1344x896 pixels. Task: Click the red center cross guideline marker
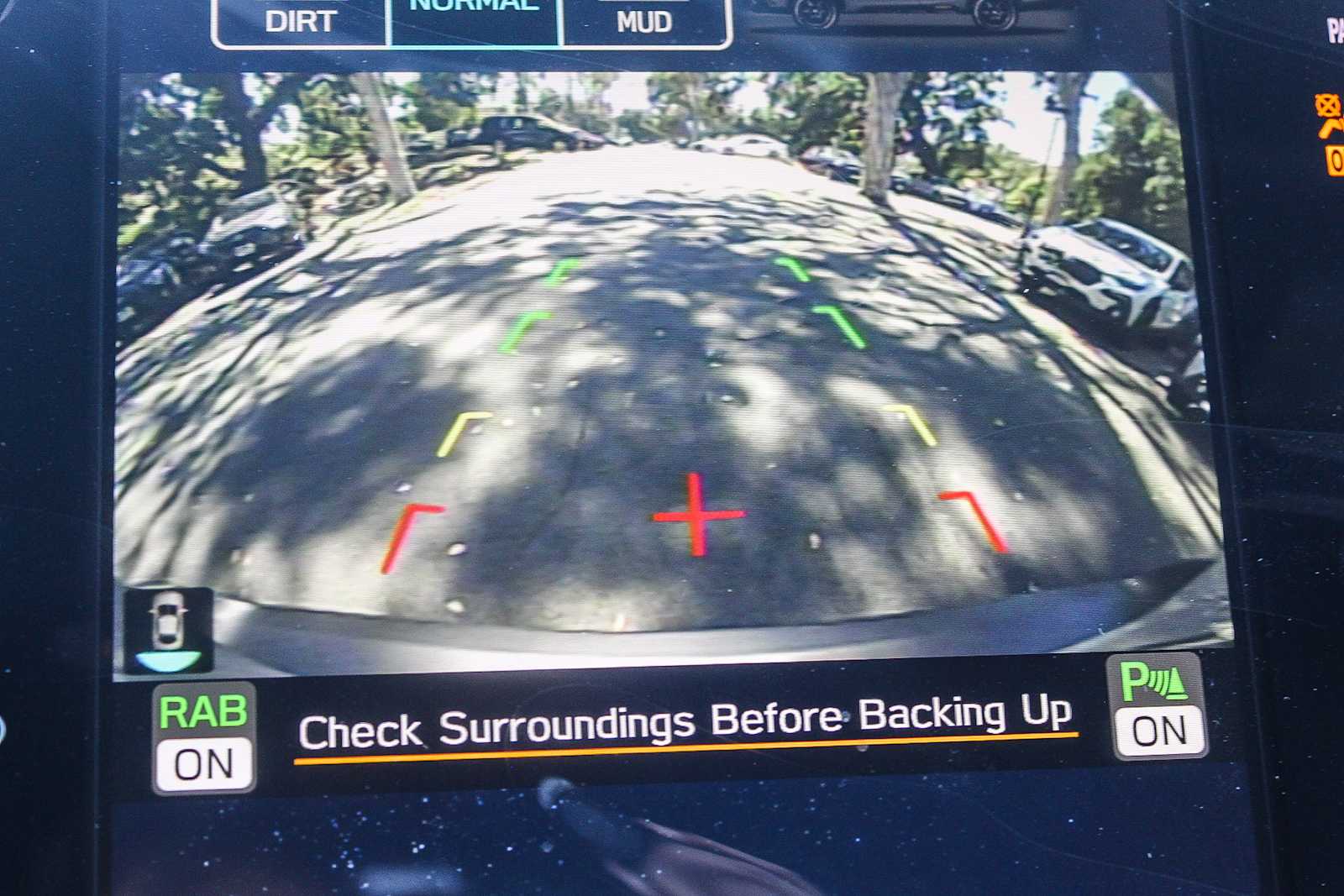click(x=696, y=514)
